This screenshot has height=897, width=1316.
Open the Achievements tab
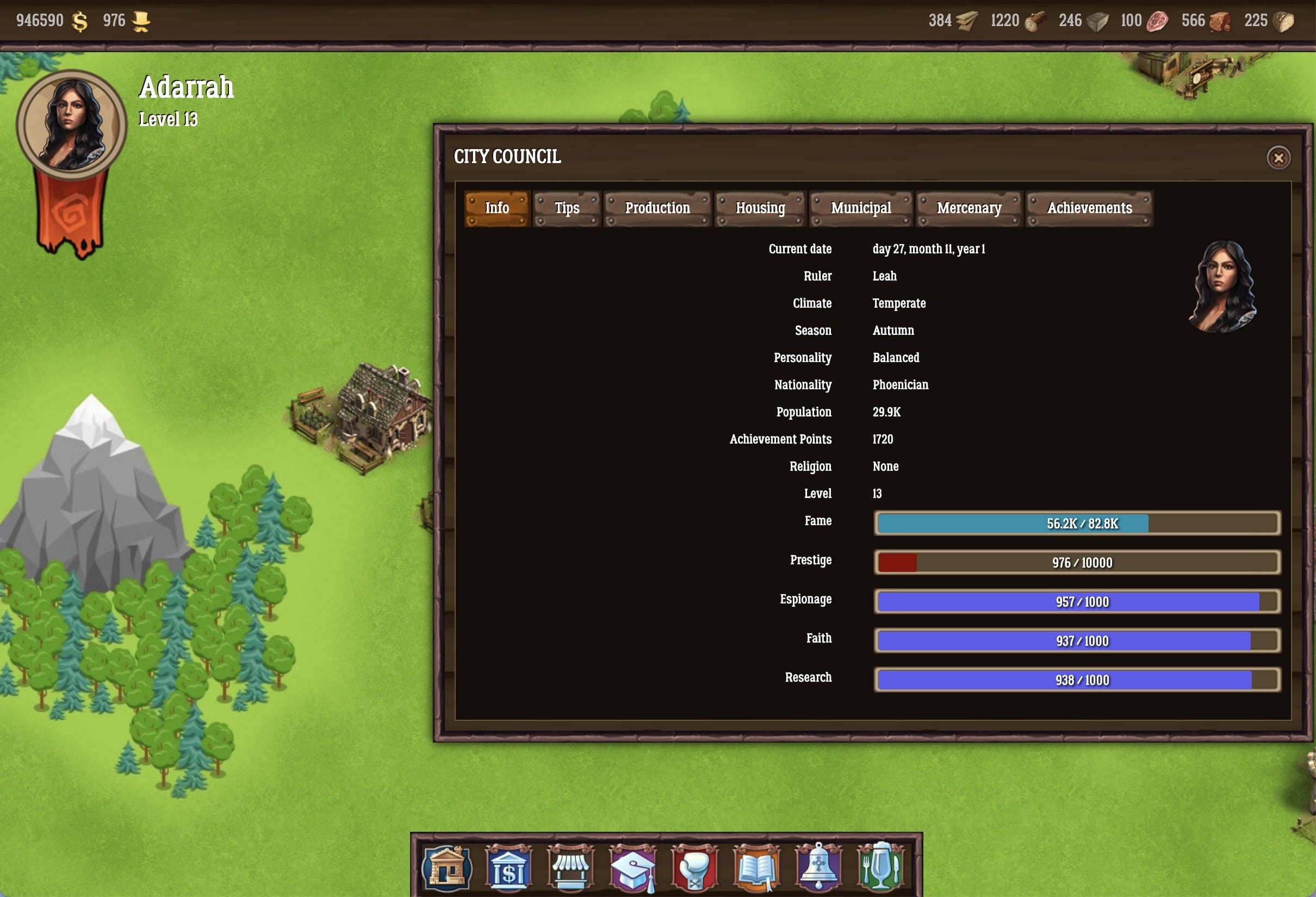coord(1089,208)
